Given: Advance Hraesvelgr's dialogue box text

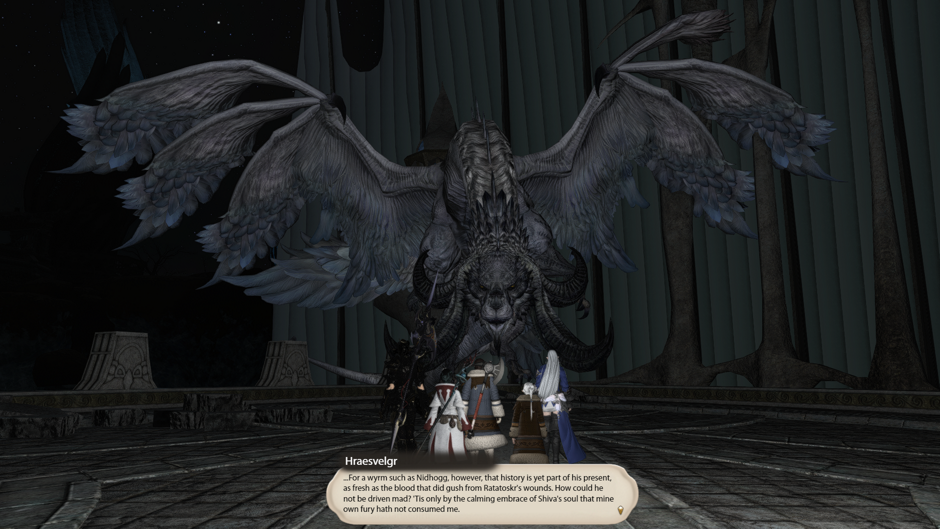Looking at the screenshot, I should [480, 492].
